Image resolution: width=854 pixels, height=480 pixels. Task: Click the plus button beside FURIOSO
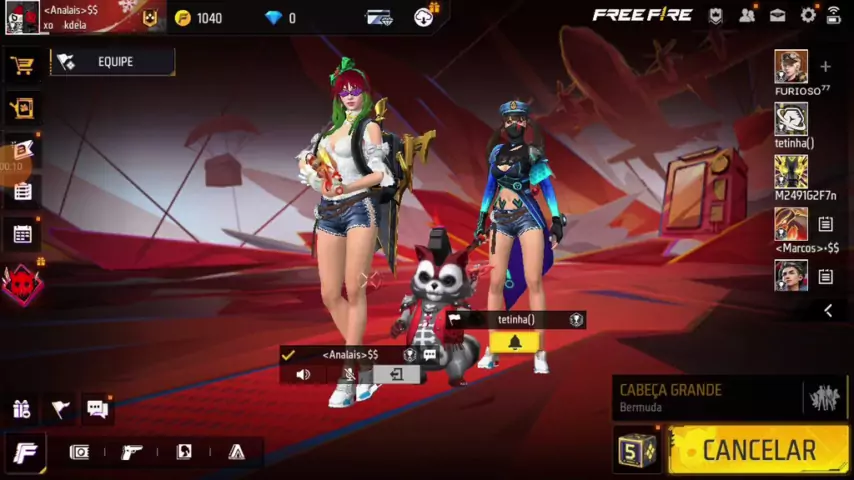(825, 67)
